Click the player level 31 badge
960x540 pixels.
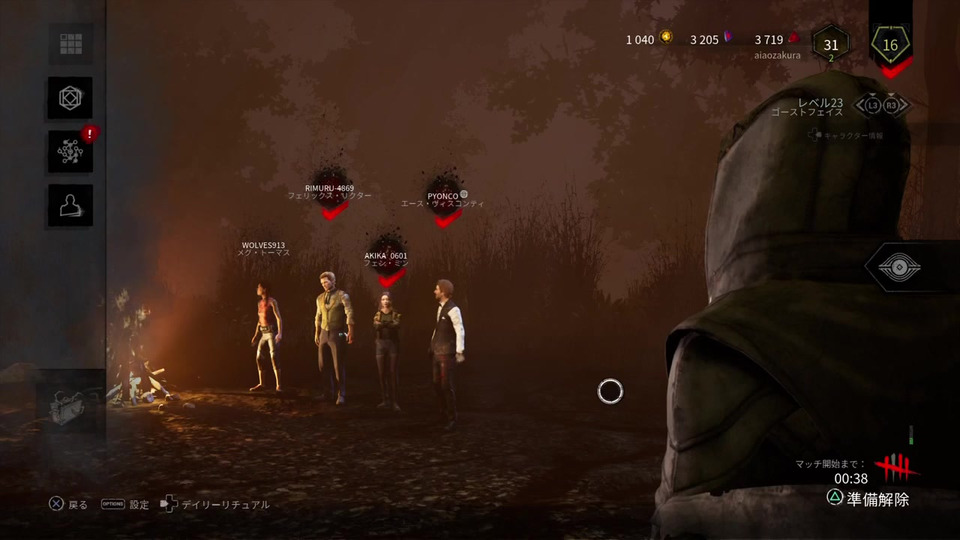pyautogui.click(x=831, y=45)
